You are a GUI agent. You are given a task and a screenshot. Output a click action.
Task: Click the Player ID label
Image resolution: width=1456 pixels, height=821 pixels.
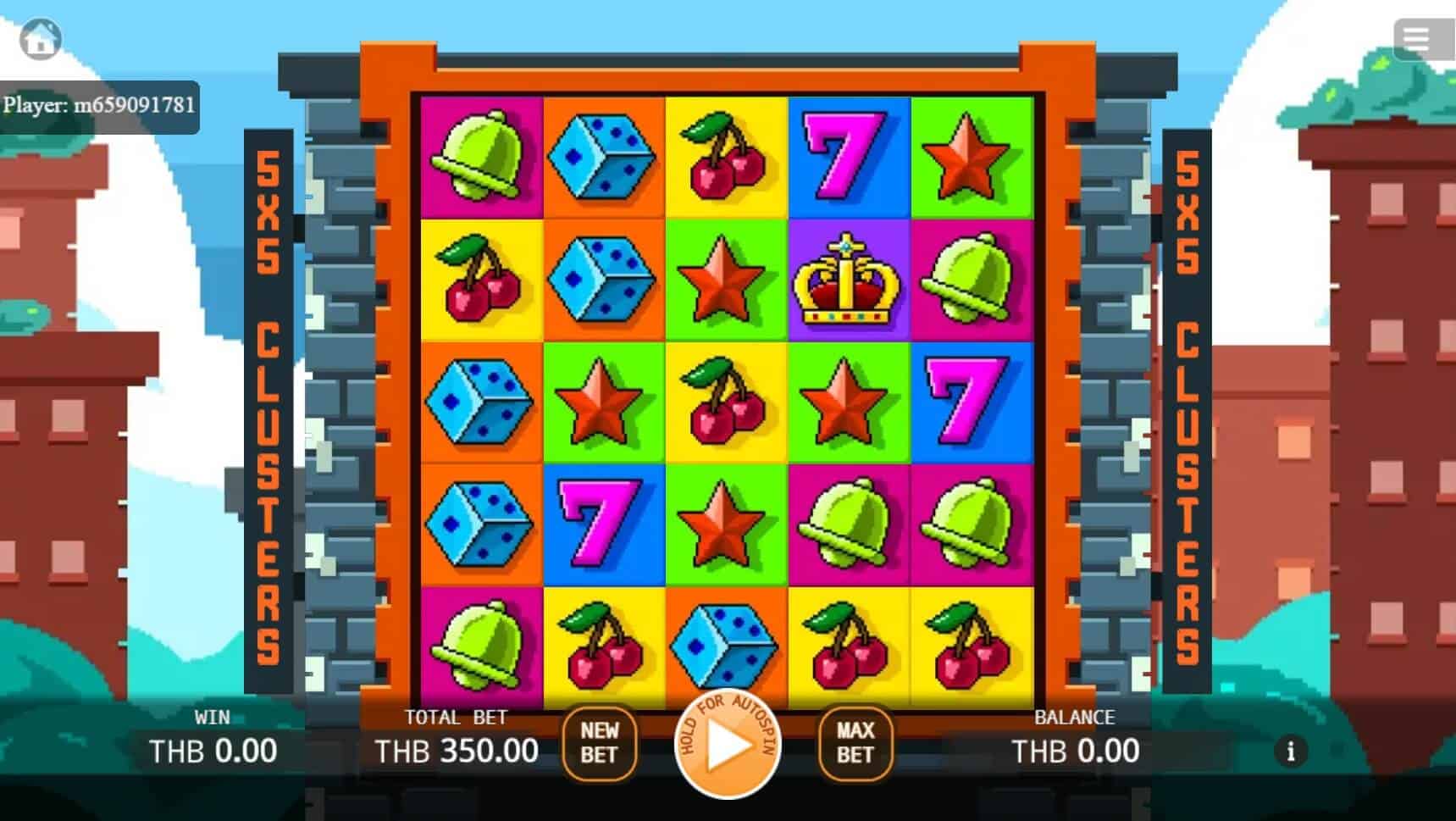(x=102, y=108)
